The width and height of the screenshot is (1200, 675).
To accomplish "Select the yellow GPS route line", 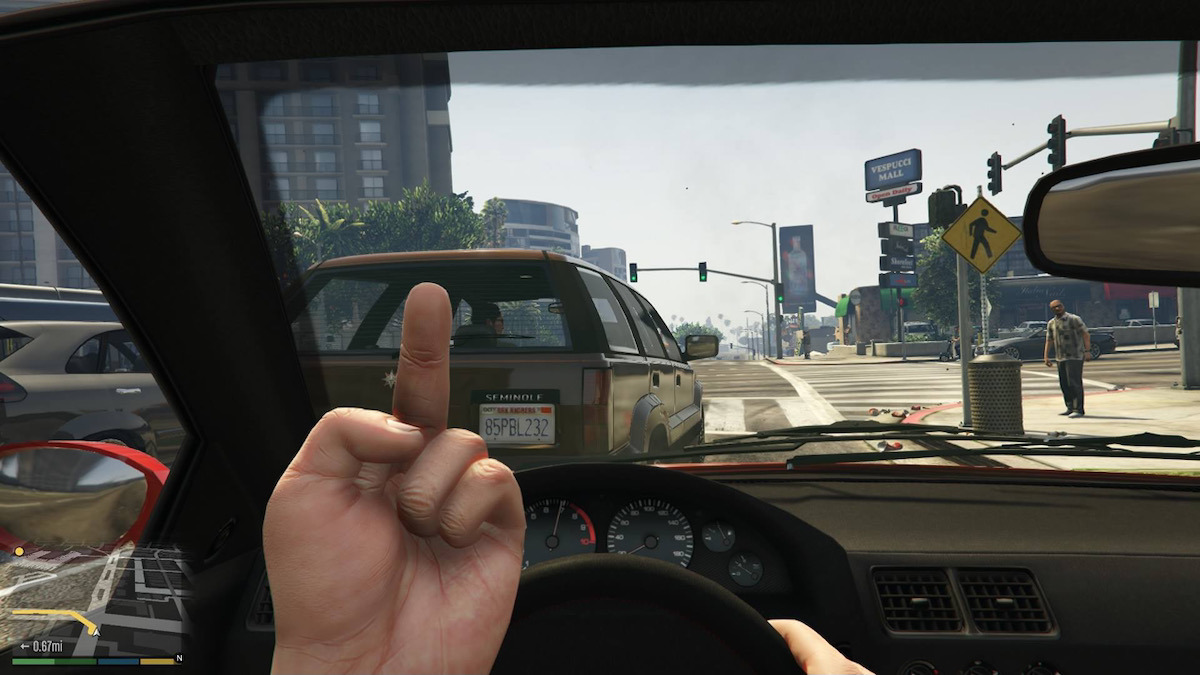I will point(50,613).
